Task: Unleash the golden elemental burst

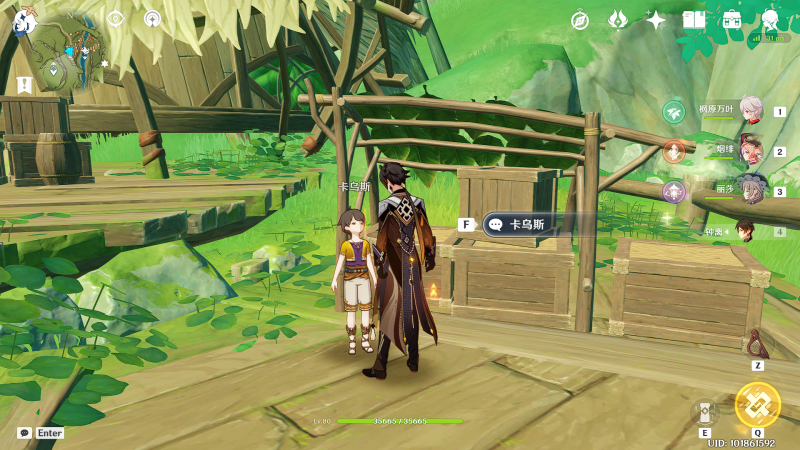Action: pos(757,405)
